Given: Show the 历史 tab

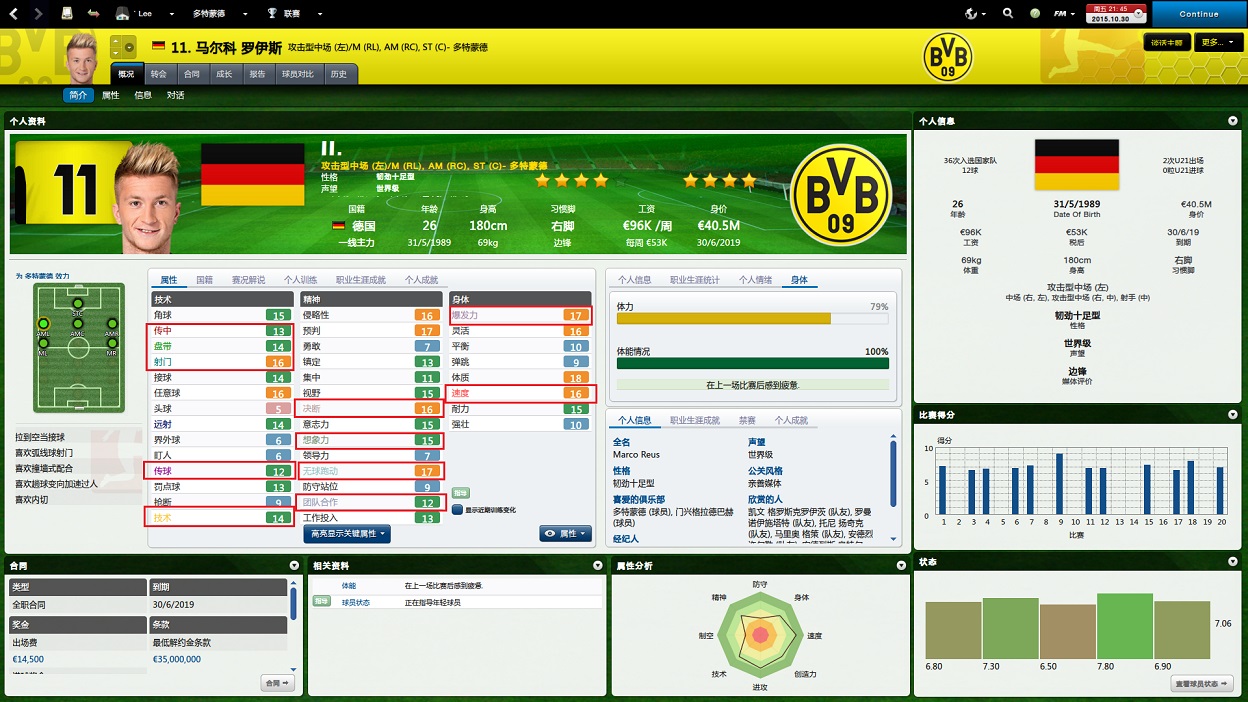Looking at the screenshot, I should coord(338,74).
